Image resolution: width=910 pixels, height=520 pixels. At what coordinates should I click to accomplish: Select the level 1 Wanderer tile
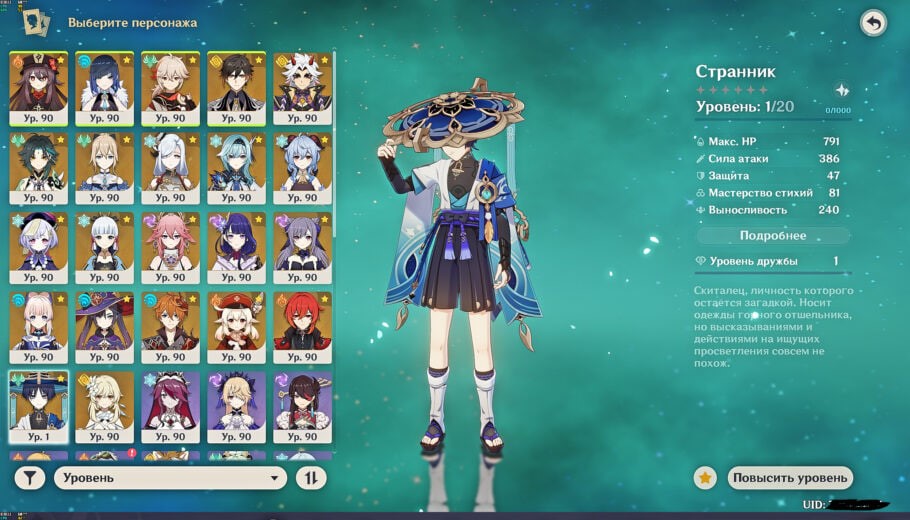coord(38,403)
